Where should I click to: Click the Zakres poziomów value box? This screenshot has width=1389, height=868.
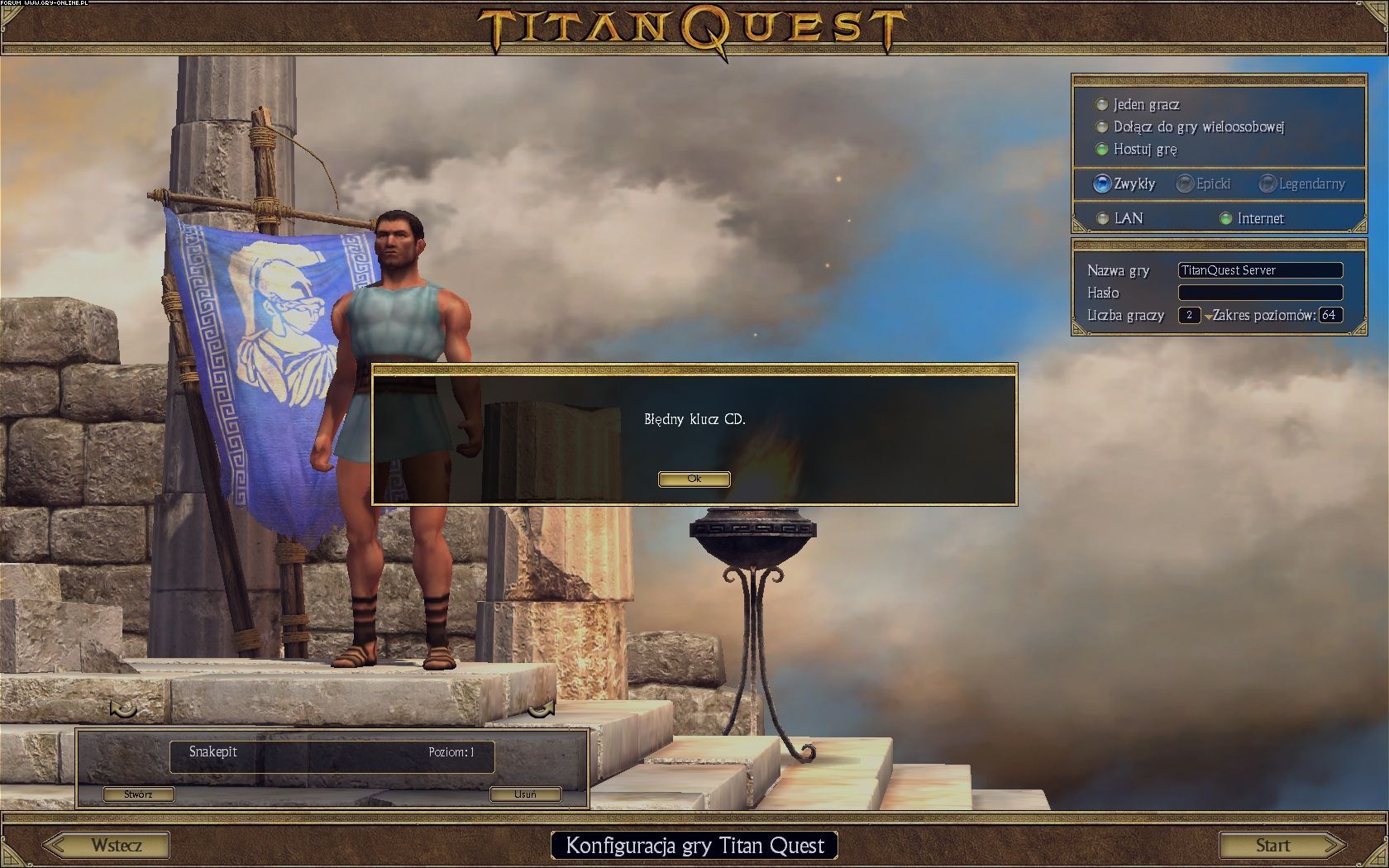(1330, 315)
